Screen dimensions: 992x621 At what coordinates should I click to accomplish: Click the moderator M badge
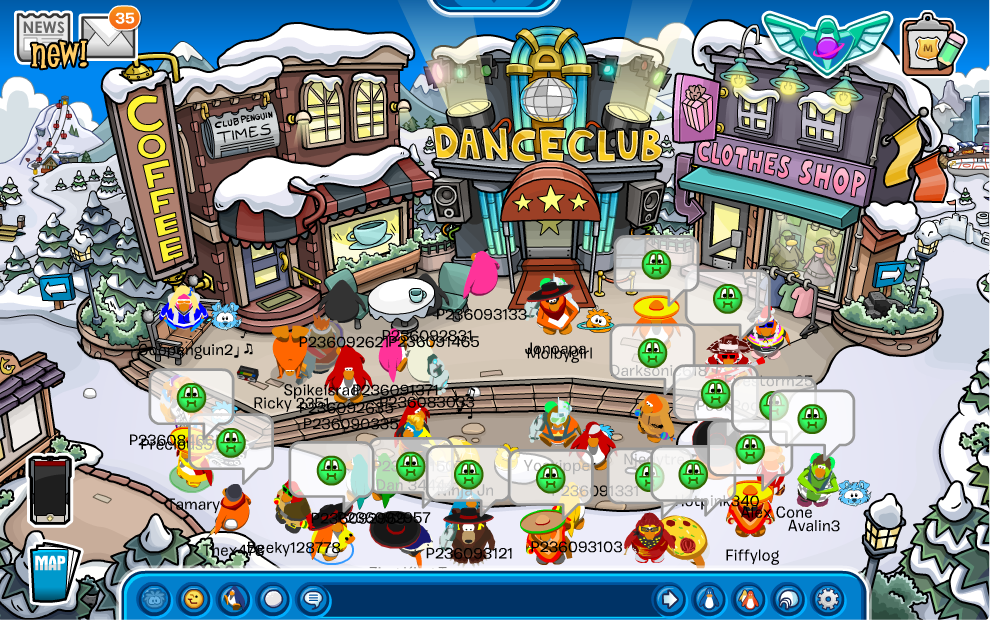point(931,45)
